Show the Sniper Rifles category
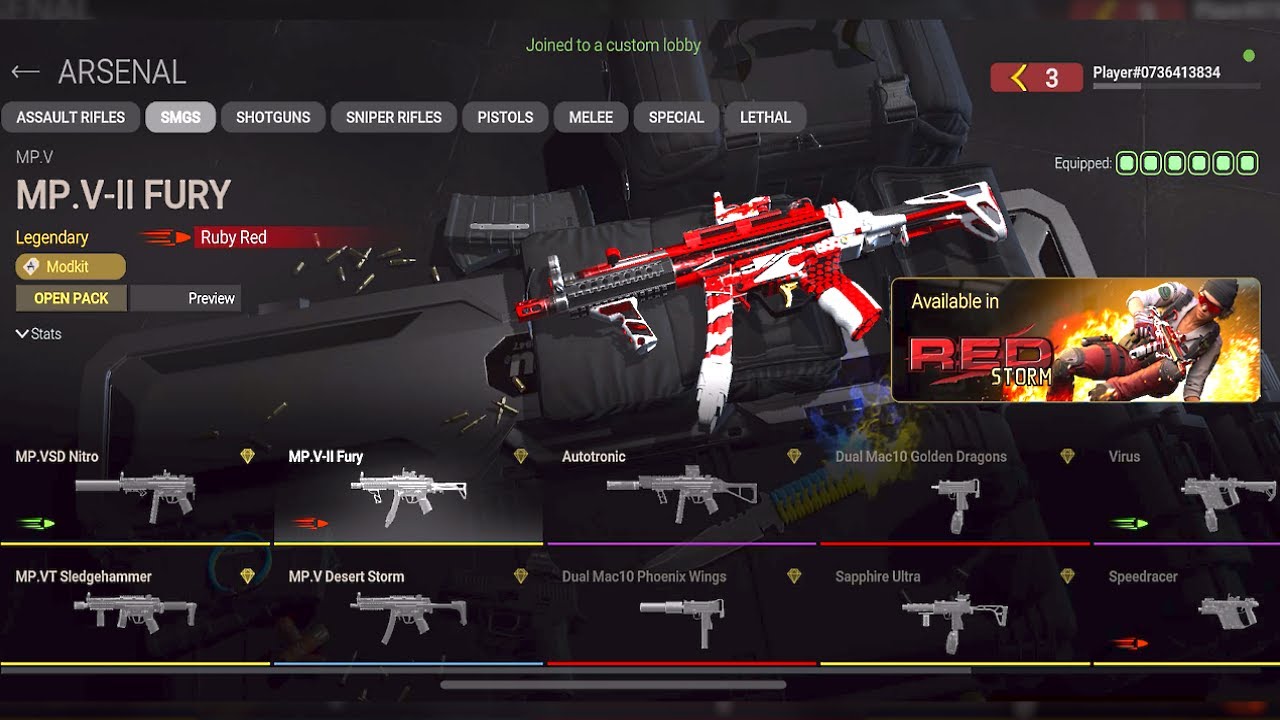 tap(394, 117)
